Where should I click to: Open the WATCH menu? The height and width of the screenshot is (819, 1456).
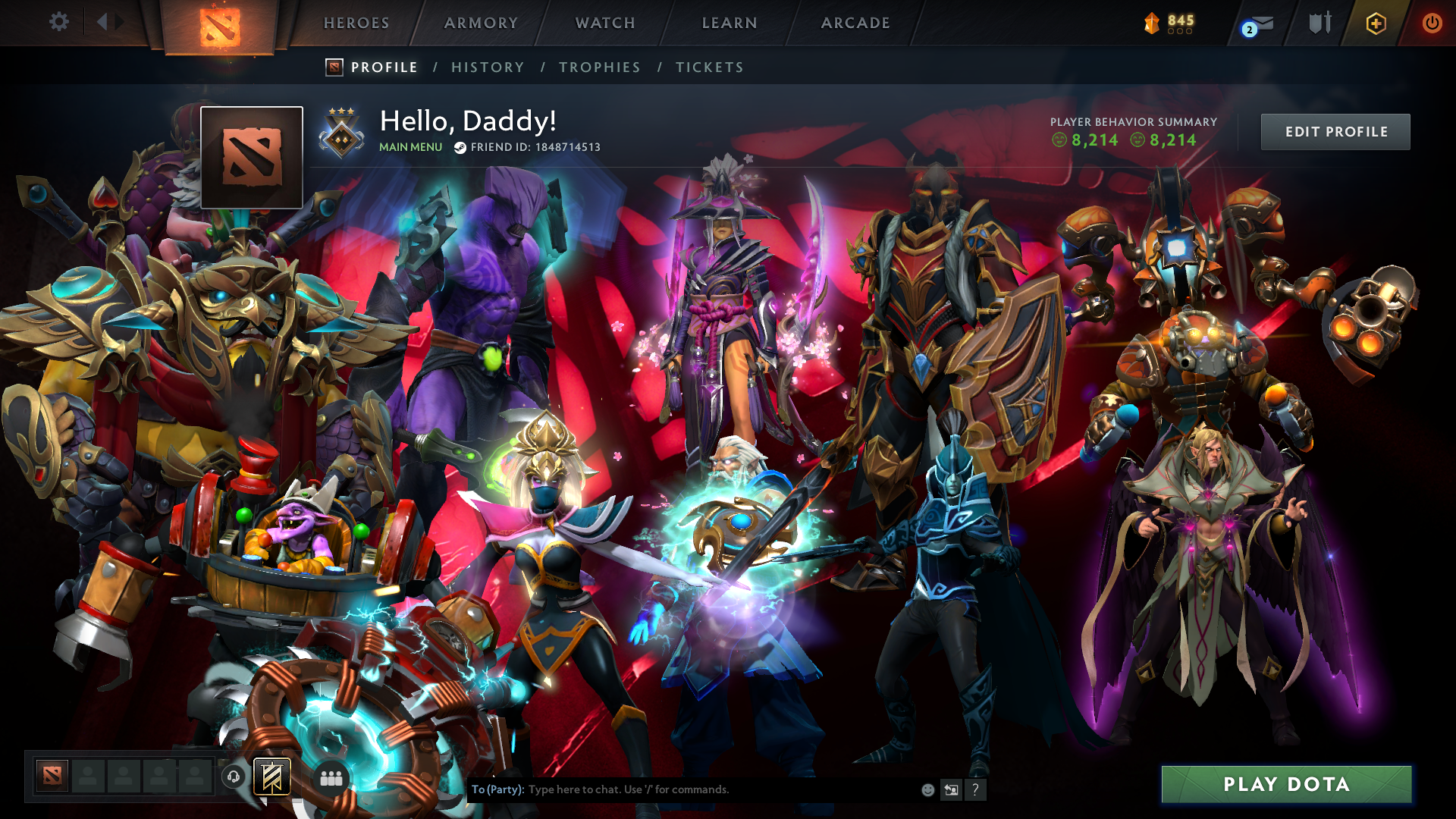[604, 23]
